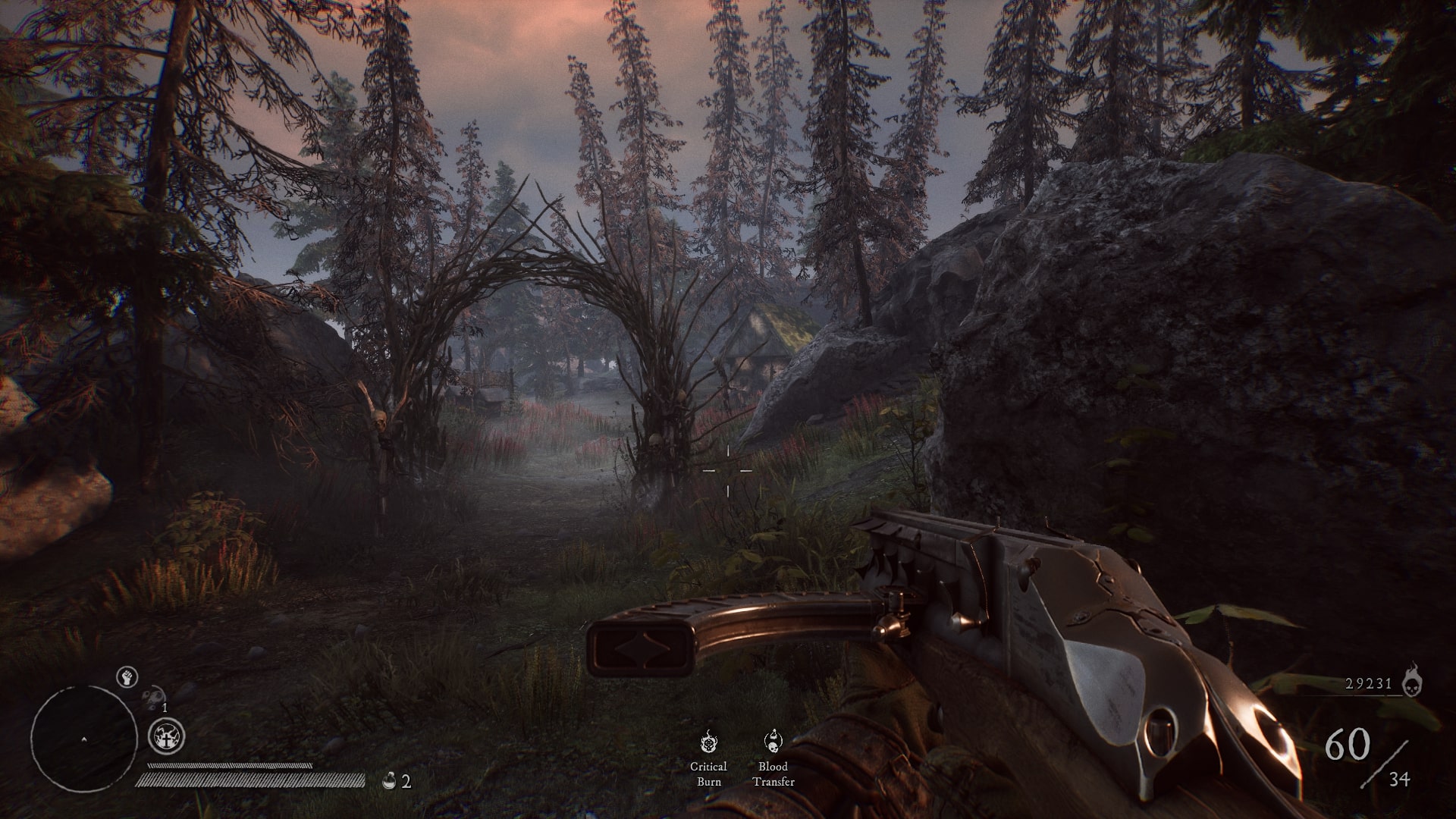1456x819 pixels.
Task: Activate the cross emblem spell icon
Action: (166, 737)
